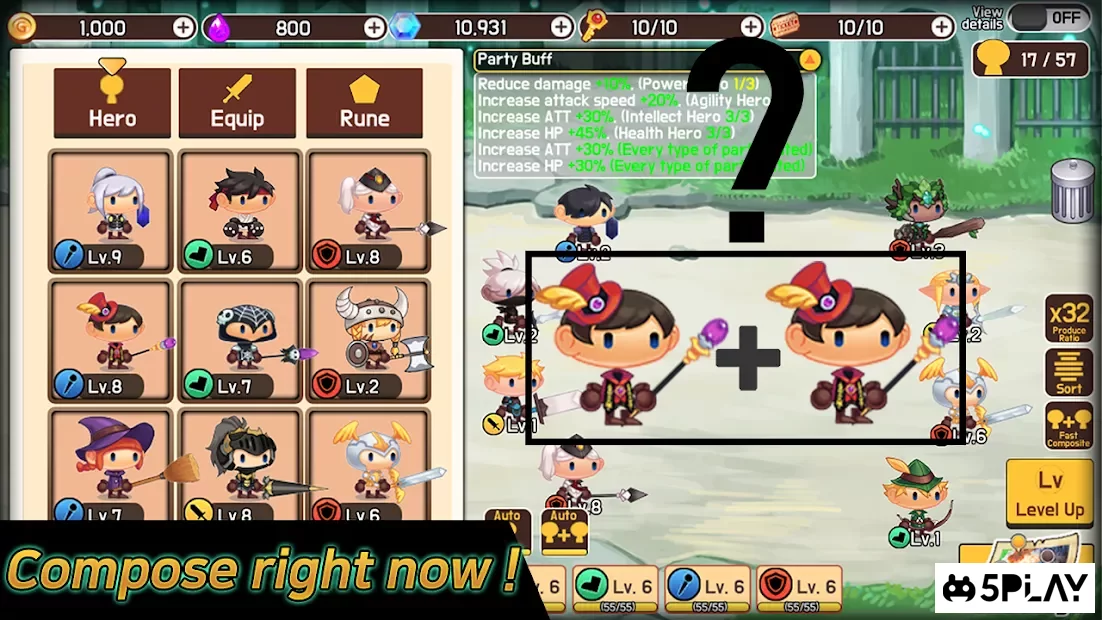
Task: Choose the Lv.2 viking hero card
Action: (366, 340)
